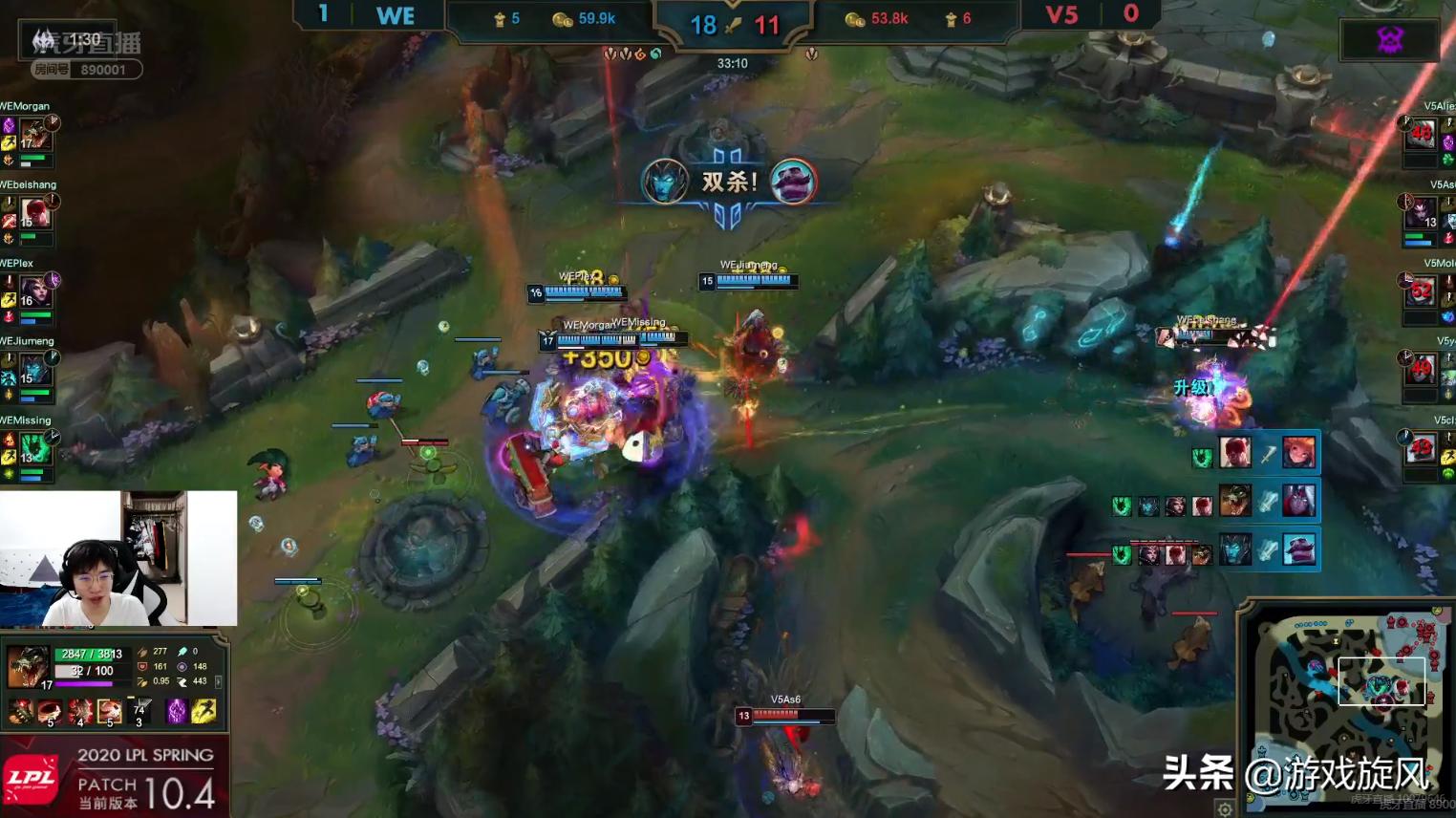This screenshot has height=818, width=1456.
Task: Click the streamer webcam overlay
Action: 118,558
